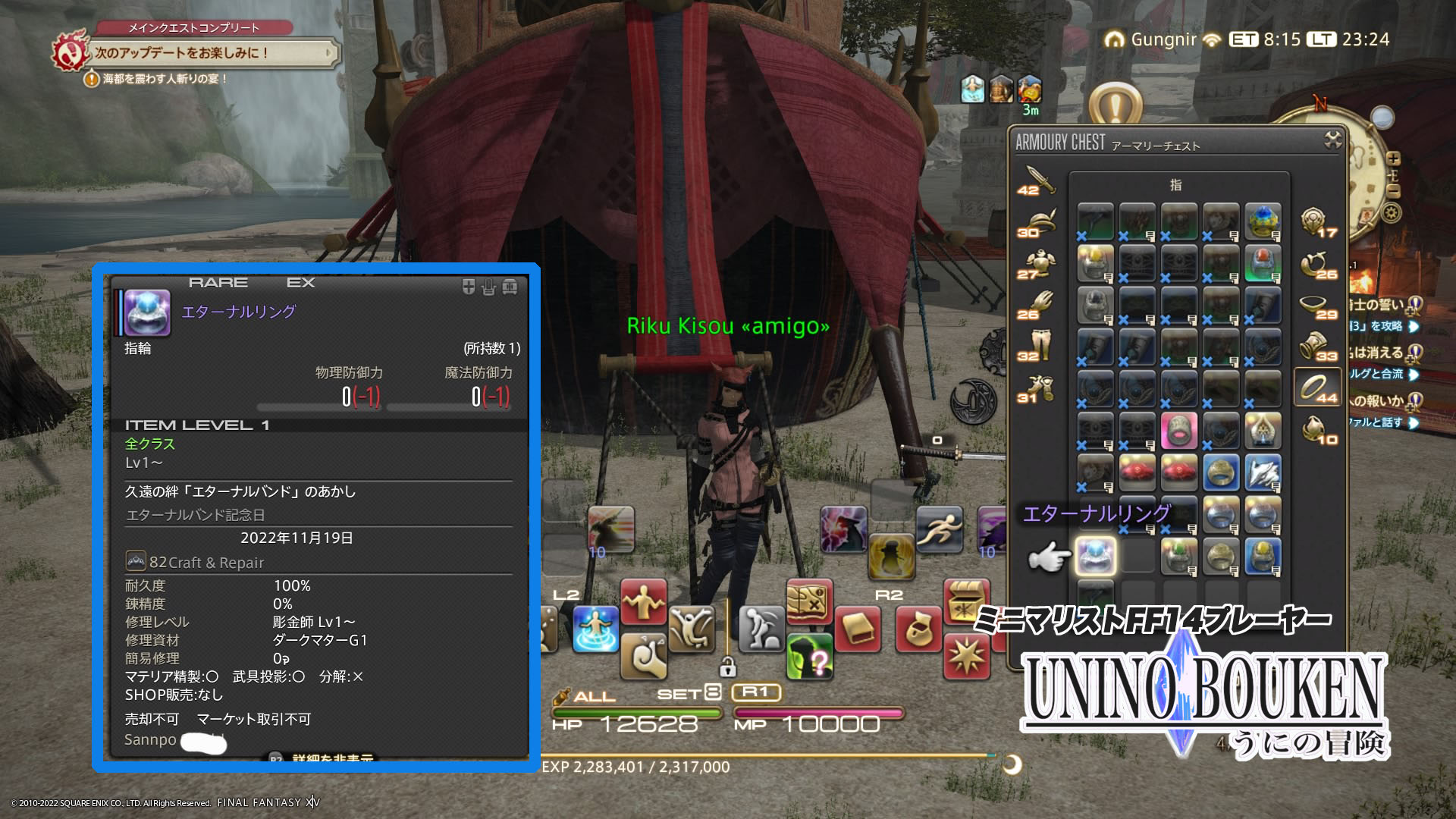
Task: Zoom in the minimap with the plus button
Action: pyautogui.click(x=1393, y=158)
